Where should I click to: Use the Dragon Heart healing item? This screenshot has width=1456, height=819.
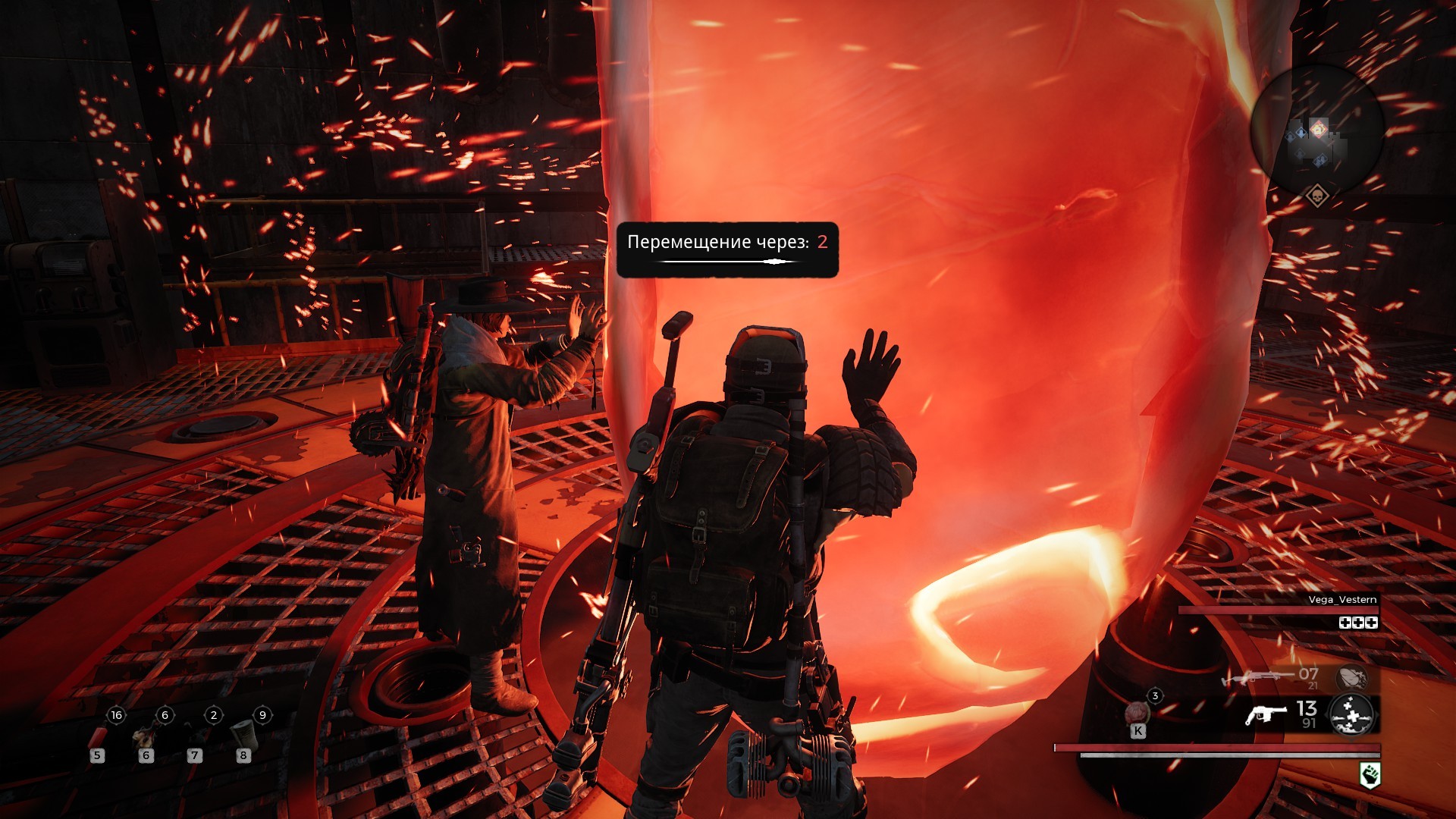1137,714
